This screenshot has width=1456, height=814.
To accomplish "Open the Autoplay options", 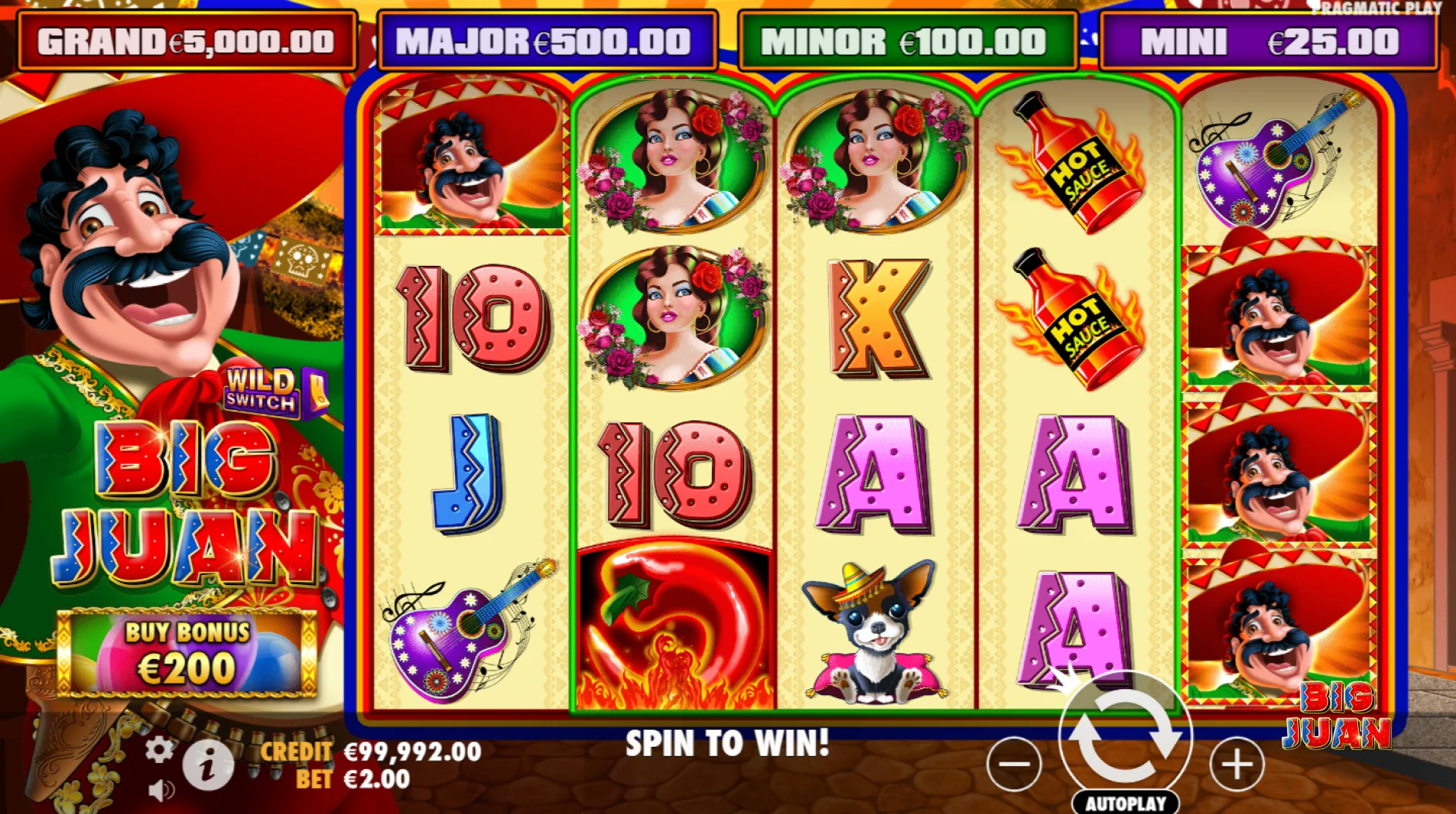I will pos(1125,802).
